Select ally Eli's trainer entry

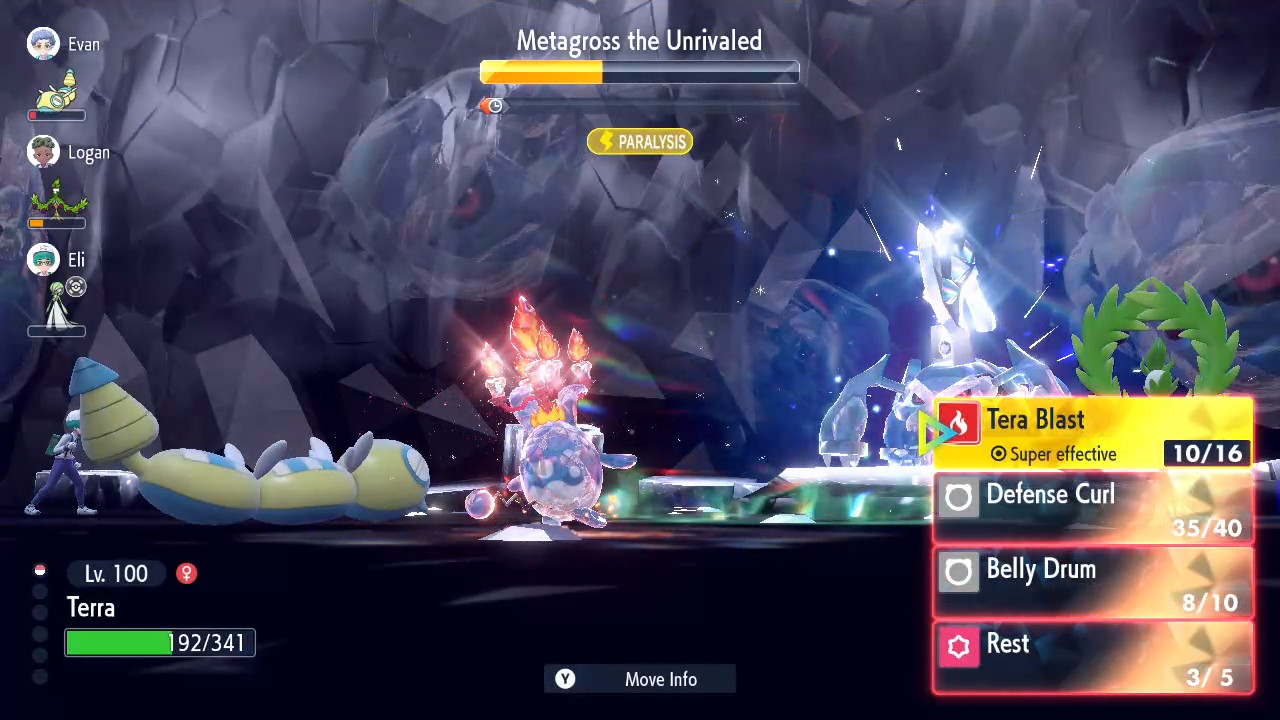(58, 261)
